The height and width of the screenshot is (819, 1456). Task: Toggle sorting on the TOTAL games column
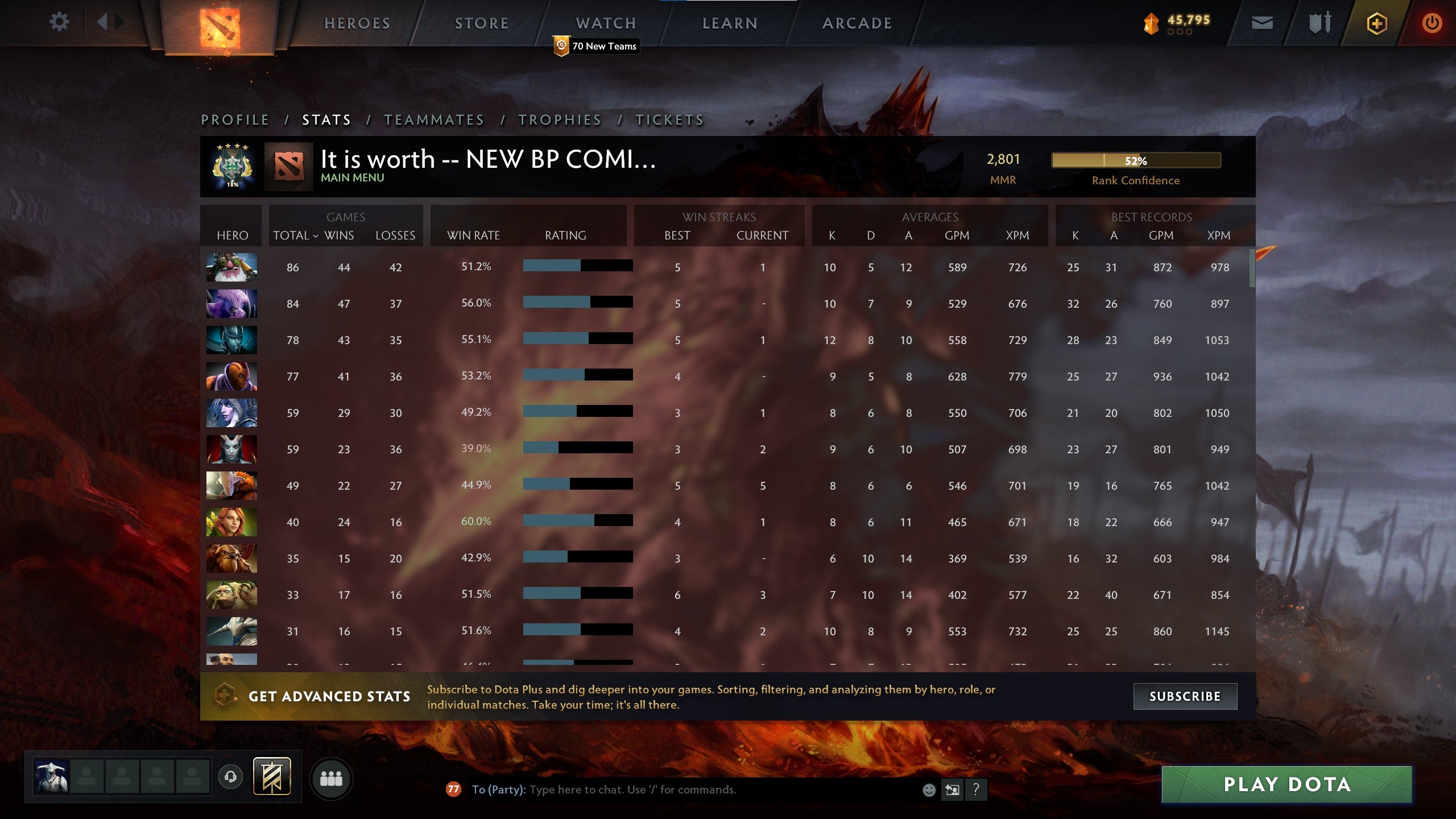293,235
